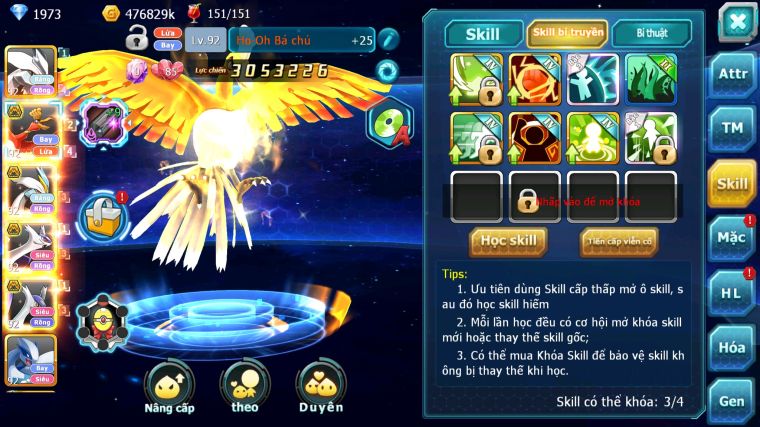The height and width of the screenshot is (427, 760).
Task: Open the Hóa side tab
Action: (731, 347)
